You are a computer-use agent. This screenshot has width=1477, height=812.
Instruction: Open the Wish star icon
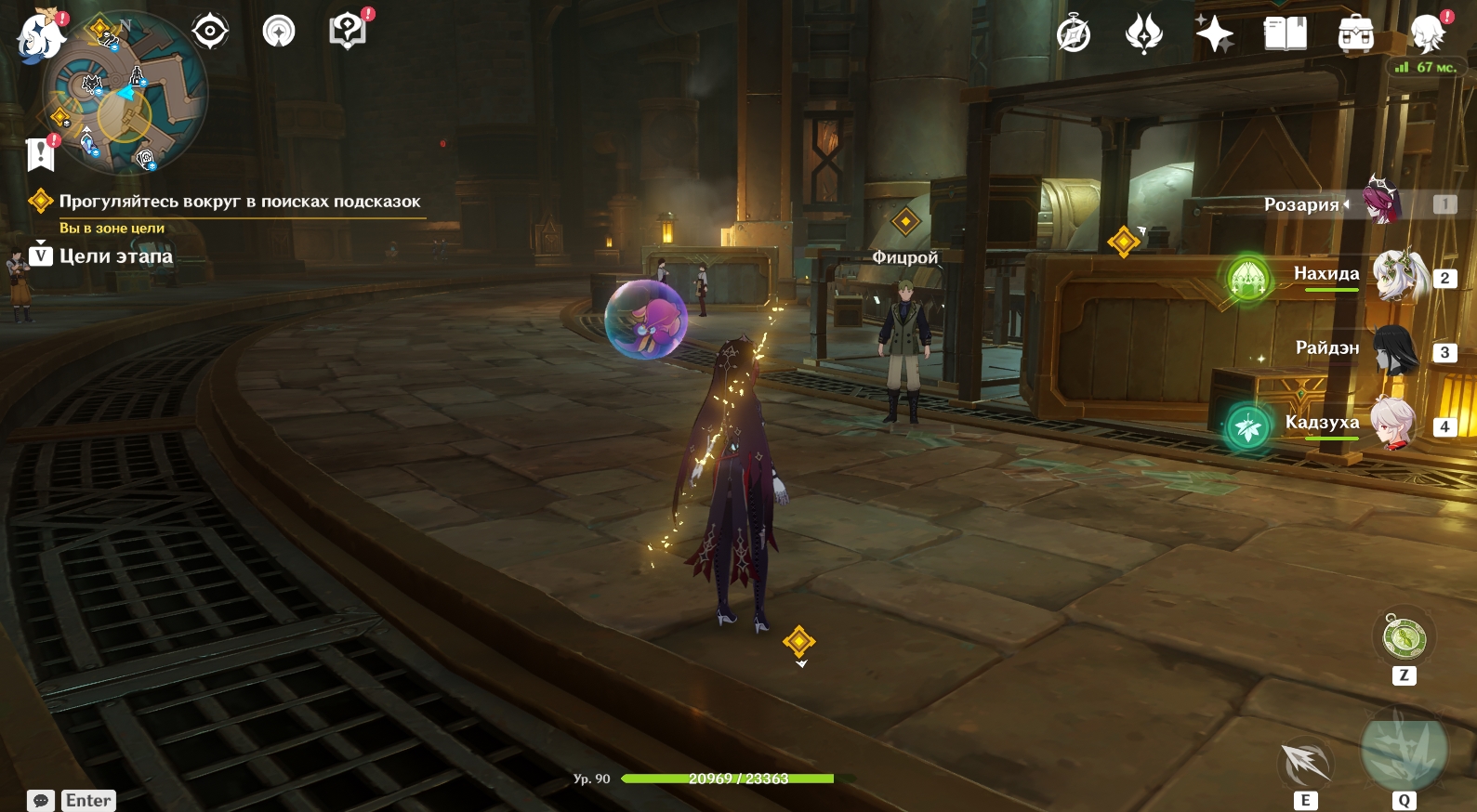tap(1214, 35)
